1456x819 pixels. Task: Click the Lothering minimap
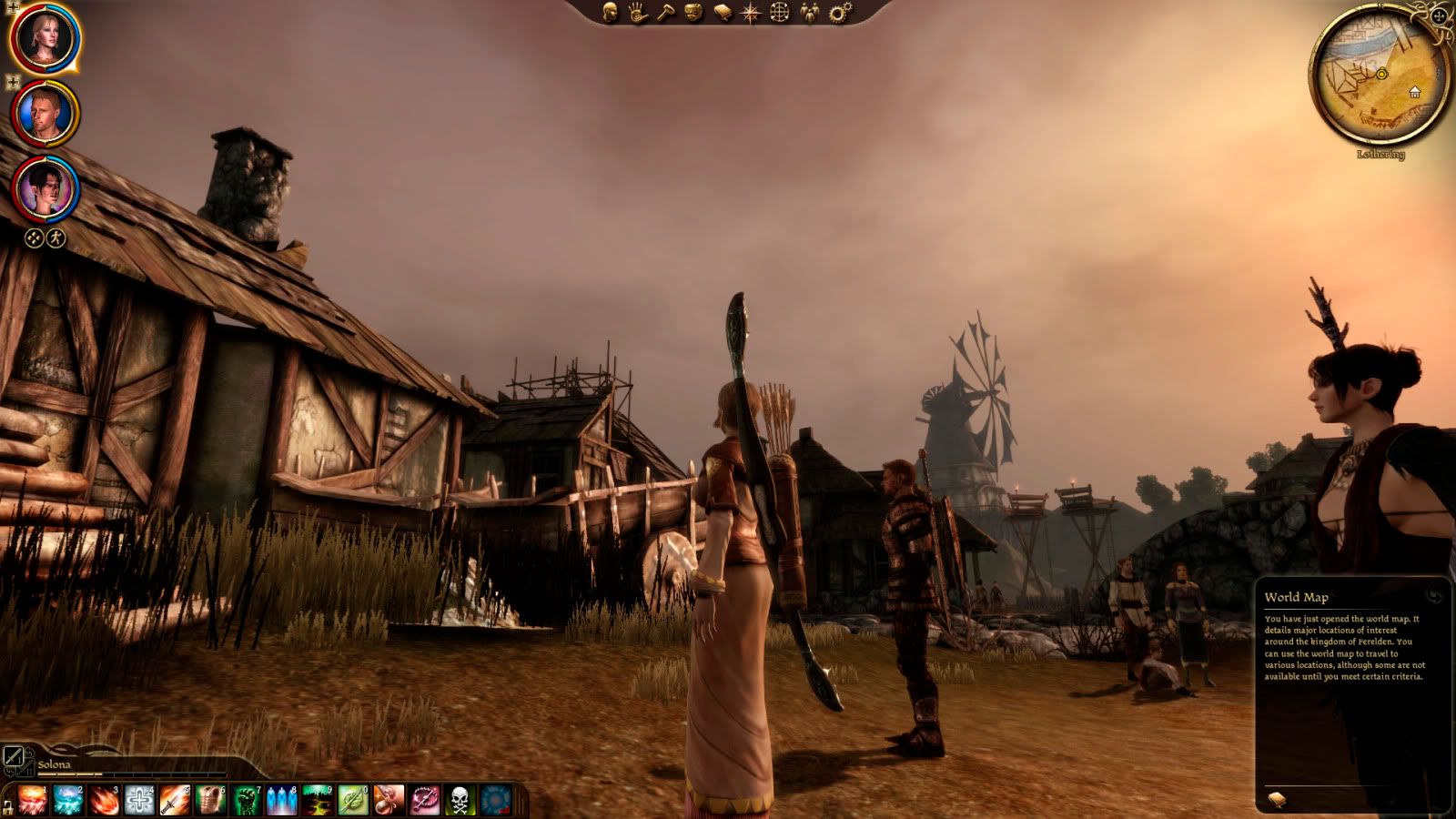pyautogui.click(x=1380, y=75)
